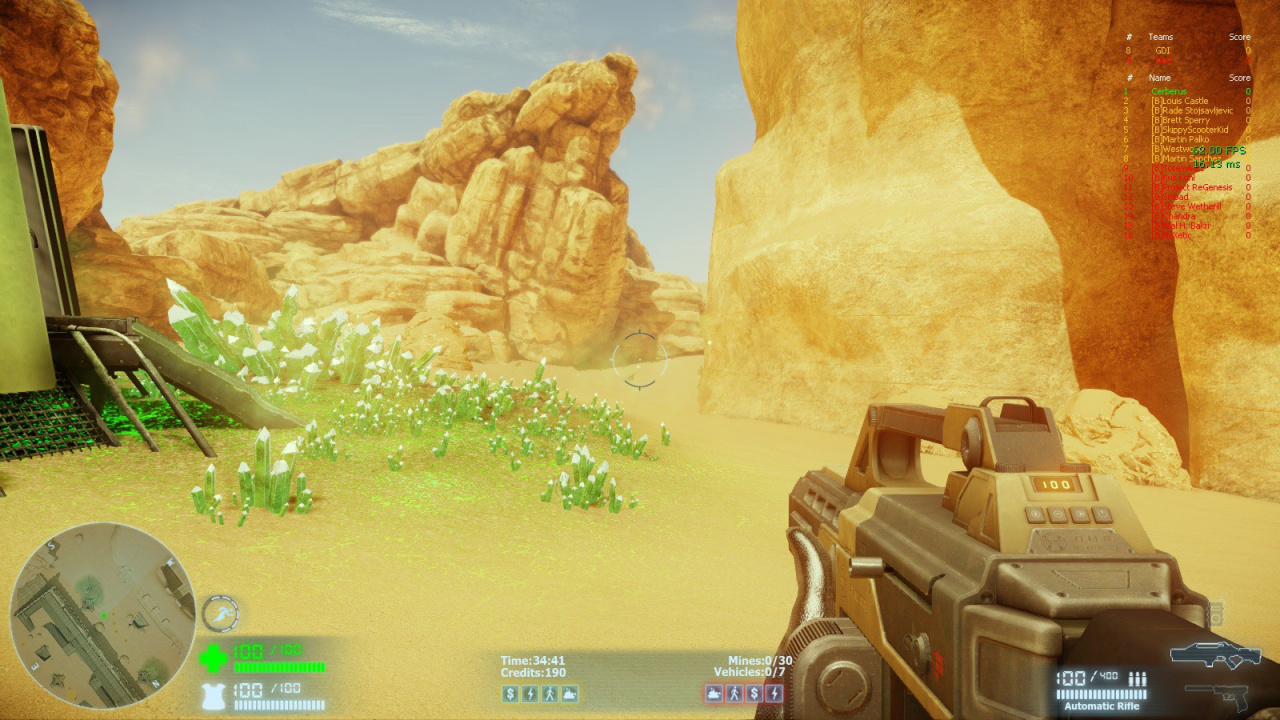This screenshot has height=720, width=1280.
Task: Select the green power plant lightning icon
Action: (x=530, y=693)
